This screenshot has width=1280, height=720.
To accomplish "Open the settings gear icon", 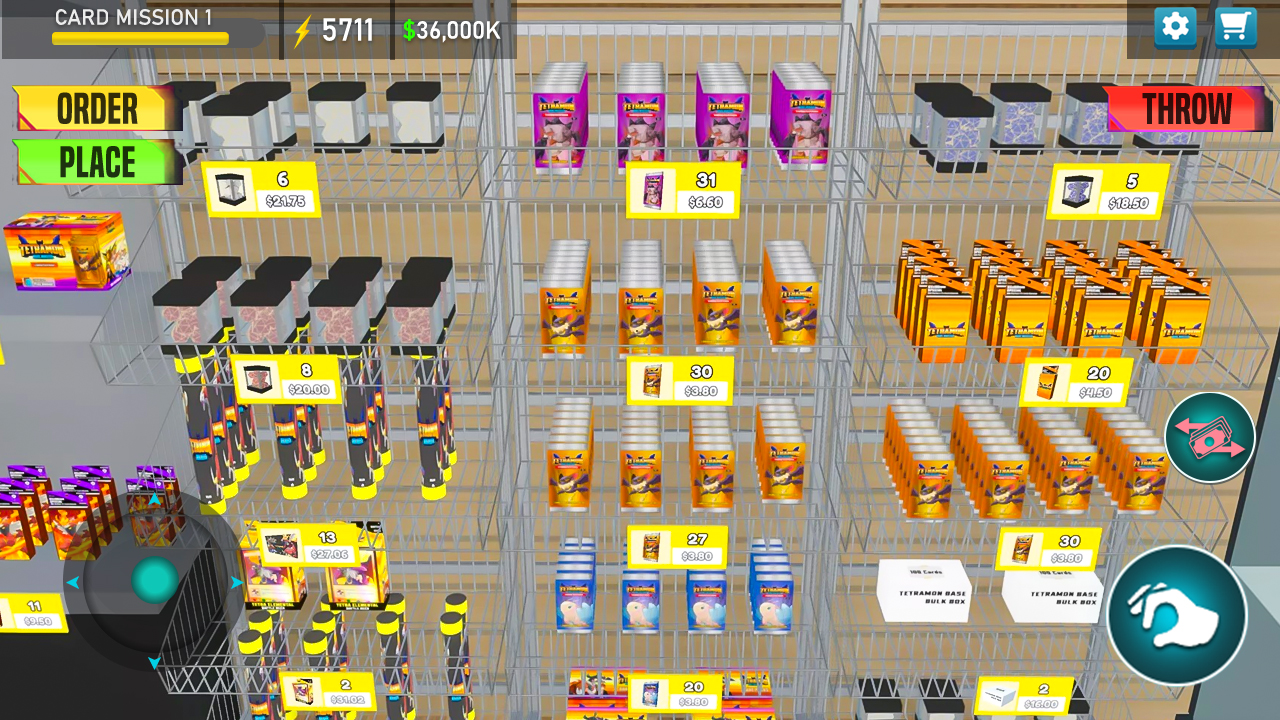I will point(1175,27).
